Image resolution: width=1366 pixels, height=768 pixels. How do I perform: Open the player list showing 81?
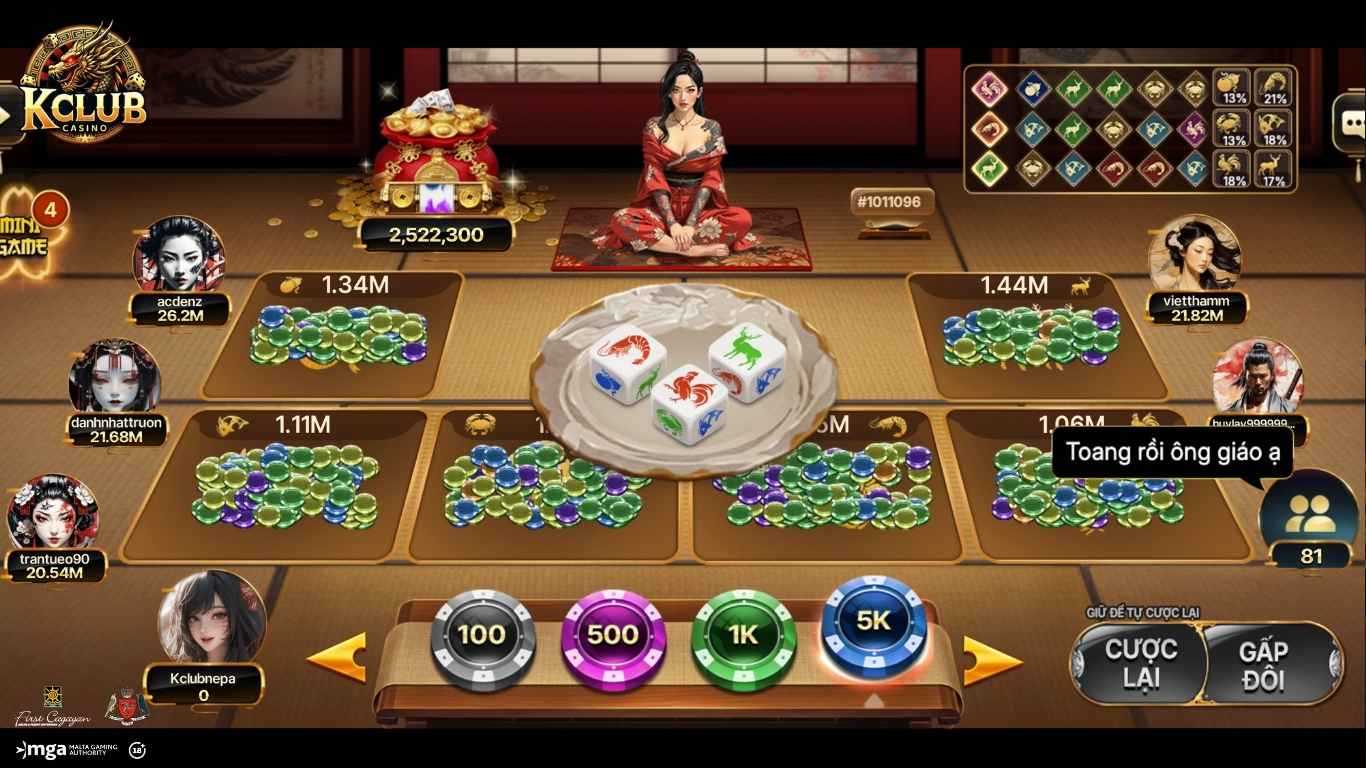(1308, 520)
